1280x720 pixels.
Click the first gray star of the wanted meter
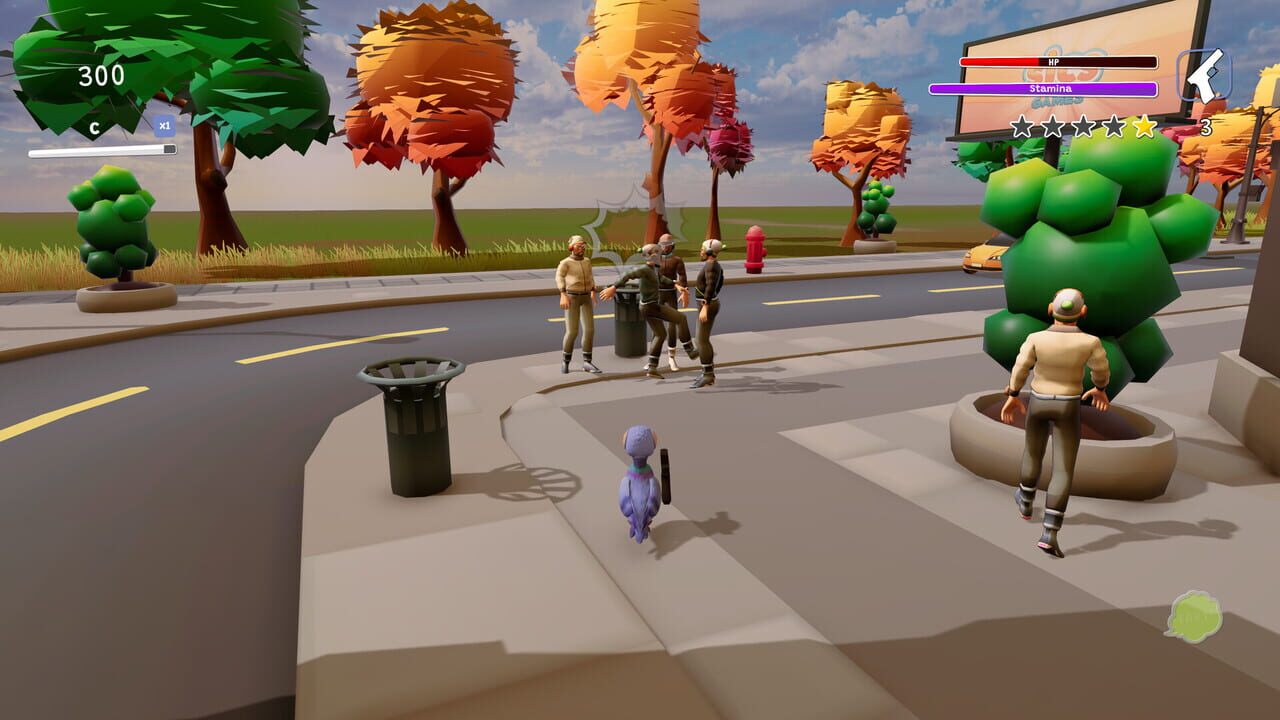(x=1022, y=126)
